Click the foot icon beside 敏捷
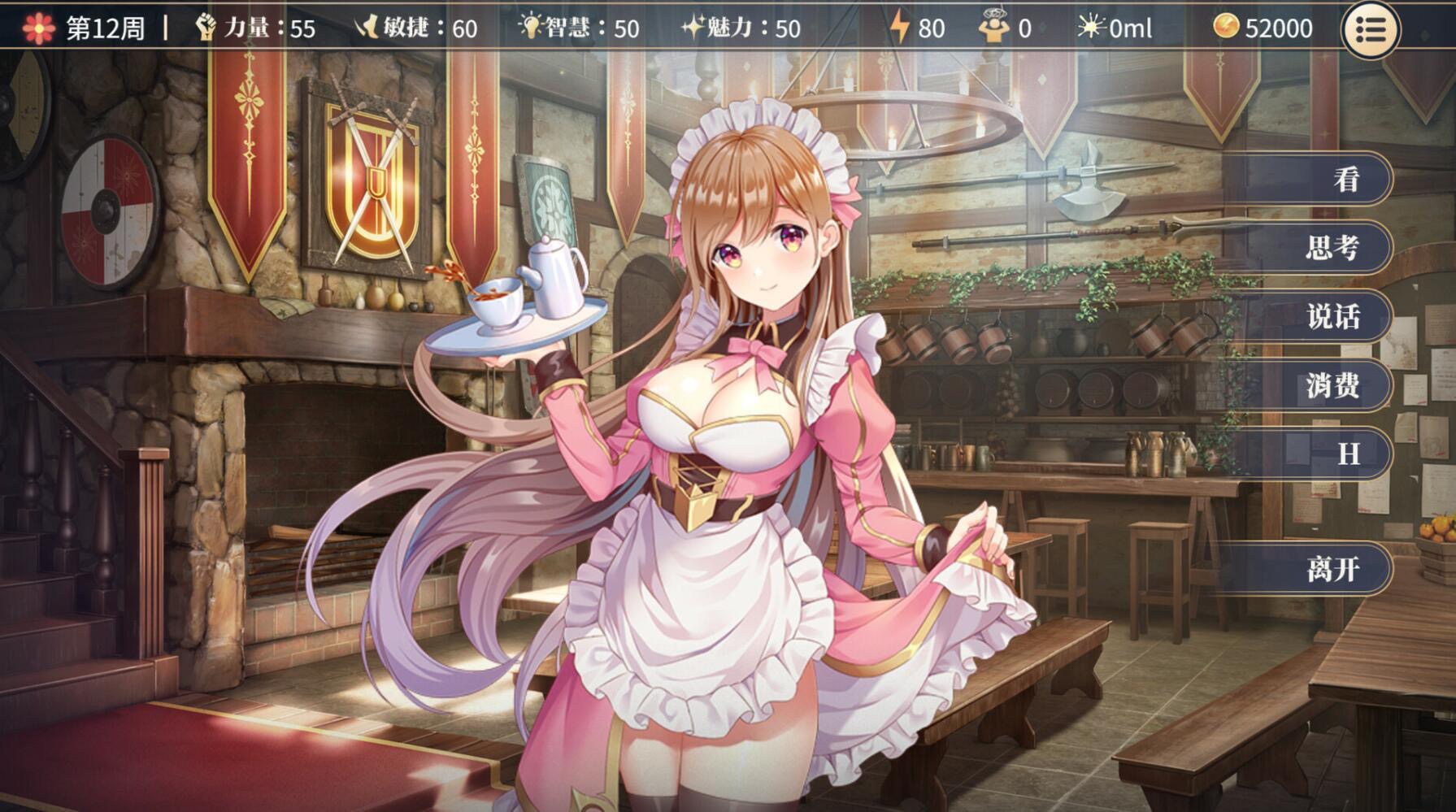Viewport: 1456px width, 812px height. click(x=368, y=24)
